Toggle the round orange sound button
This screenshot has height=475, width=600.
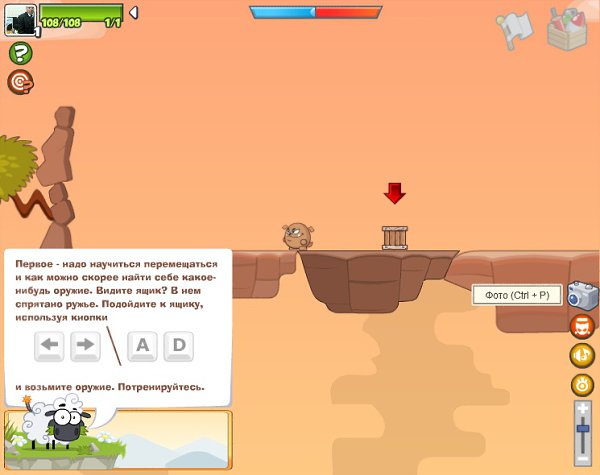point(582,385)
